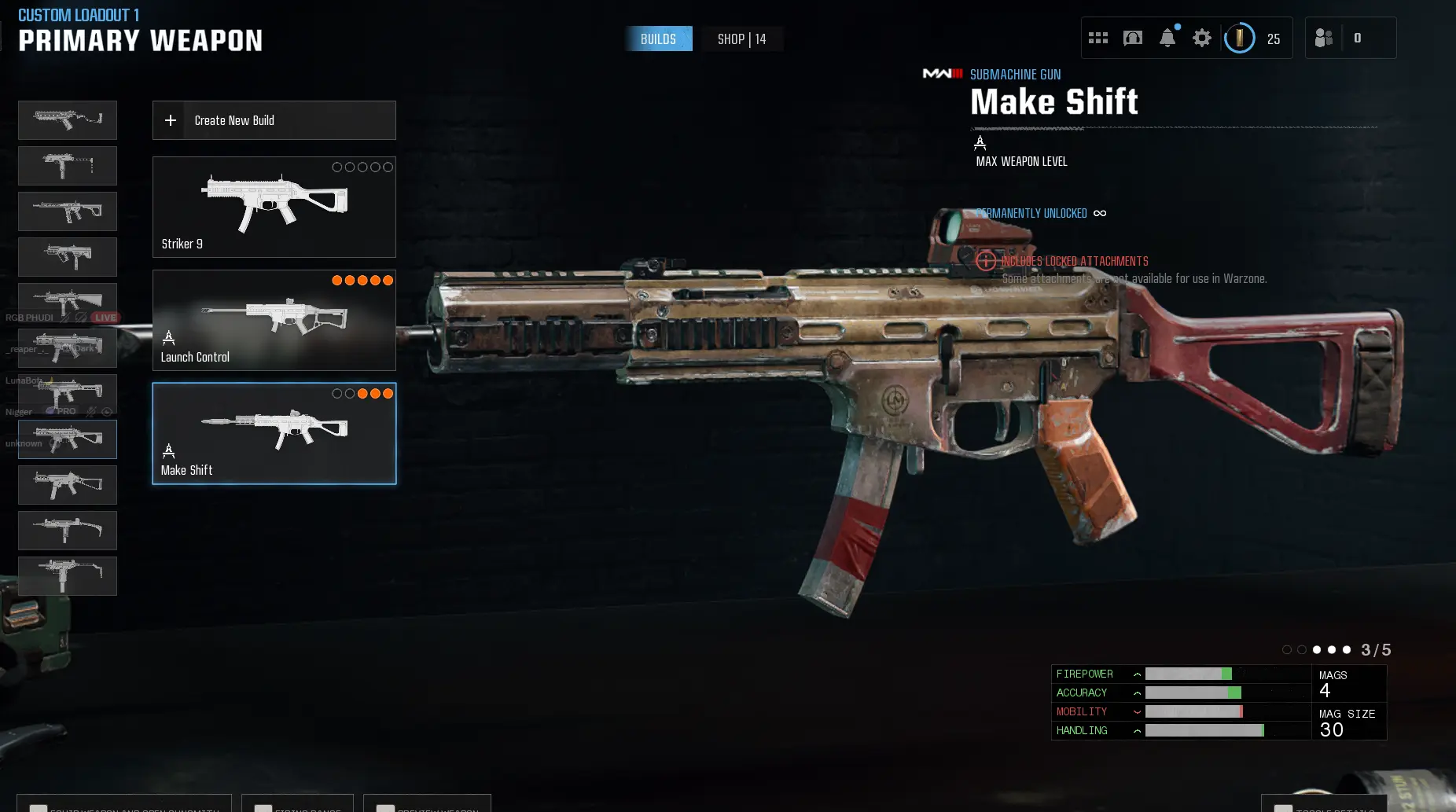
Task: Open the Shop tab
Action: pyautogui.click(x=741, y=39)
